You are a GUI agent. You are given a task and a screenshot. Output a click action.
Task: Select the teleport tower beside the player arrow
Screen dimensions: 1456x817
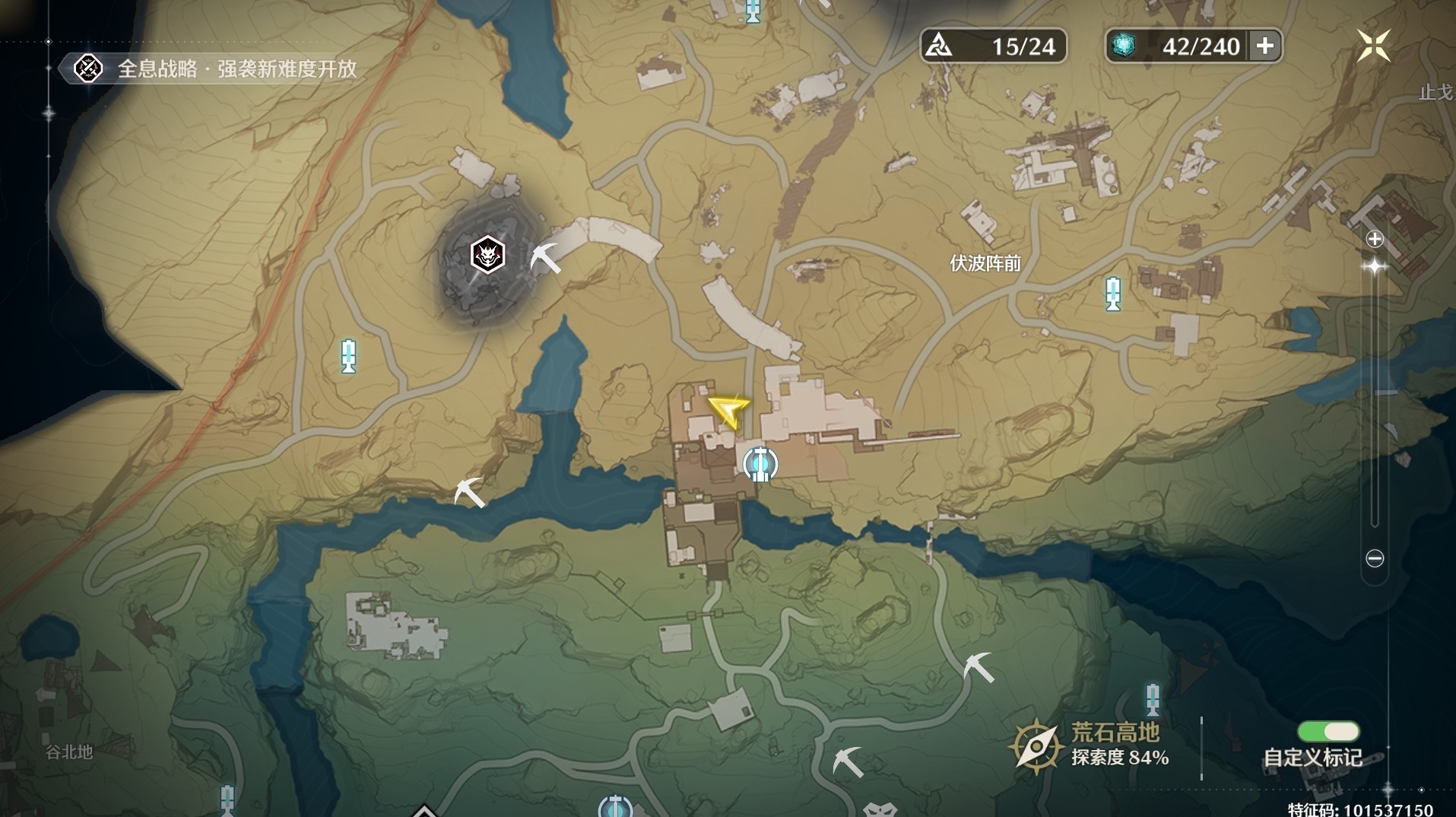[760, 463]
